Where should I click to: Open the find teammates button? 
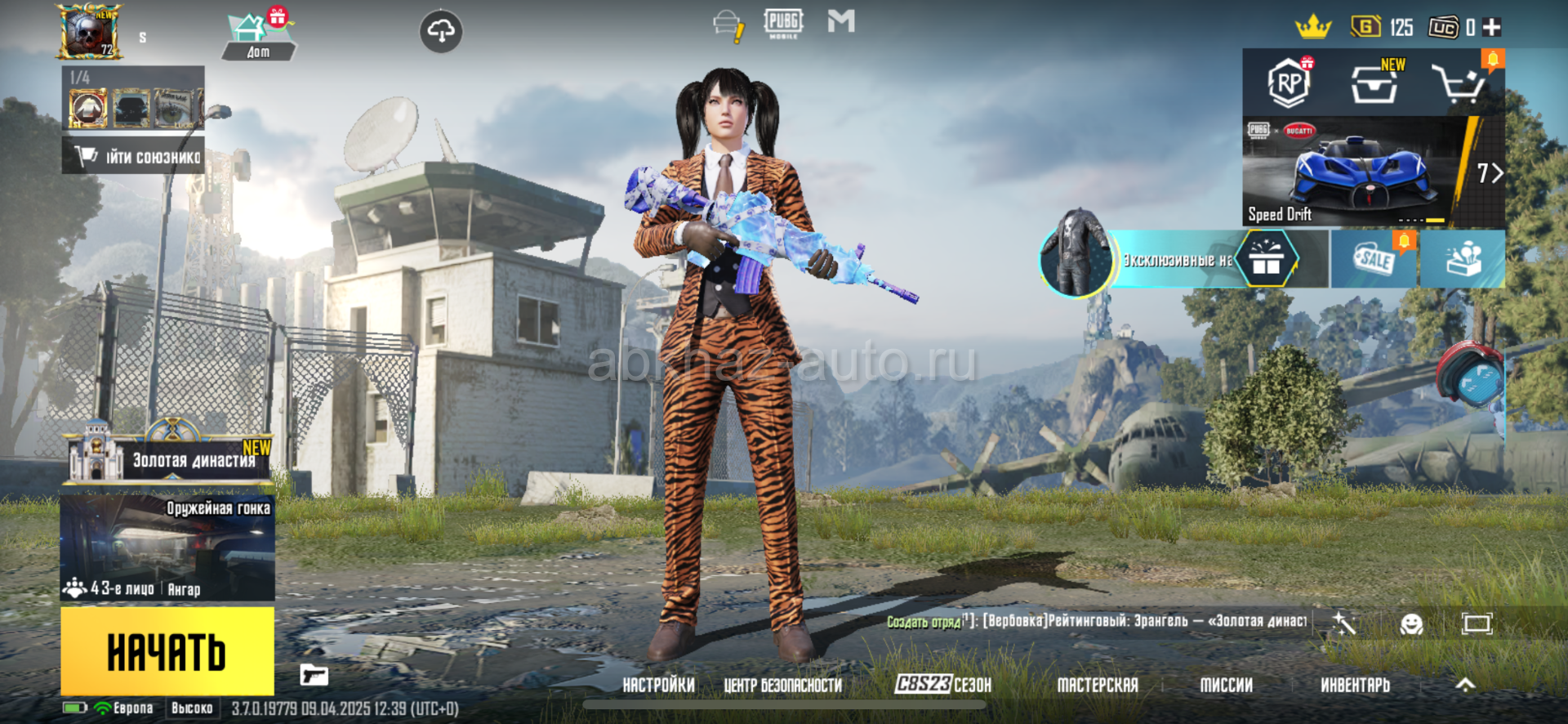135,156
